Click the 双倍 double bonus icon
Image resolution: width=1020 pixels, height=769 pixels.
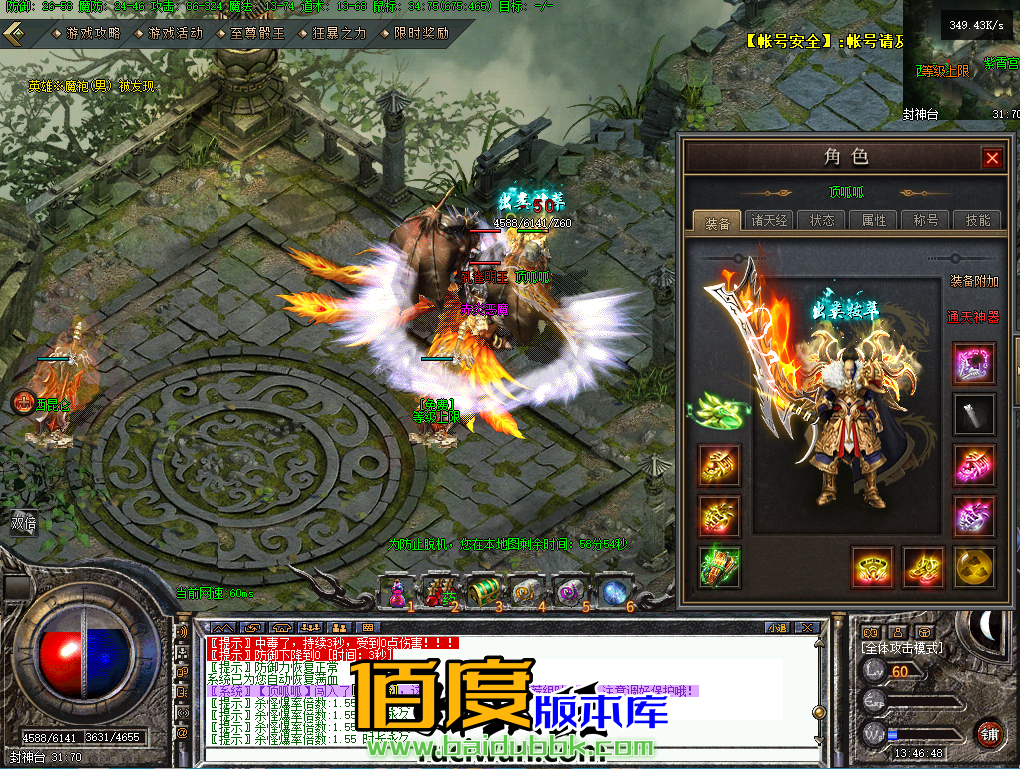tap(22, 522)
